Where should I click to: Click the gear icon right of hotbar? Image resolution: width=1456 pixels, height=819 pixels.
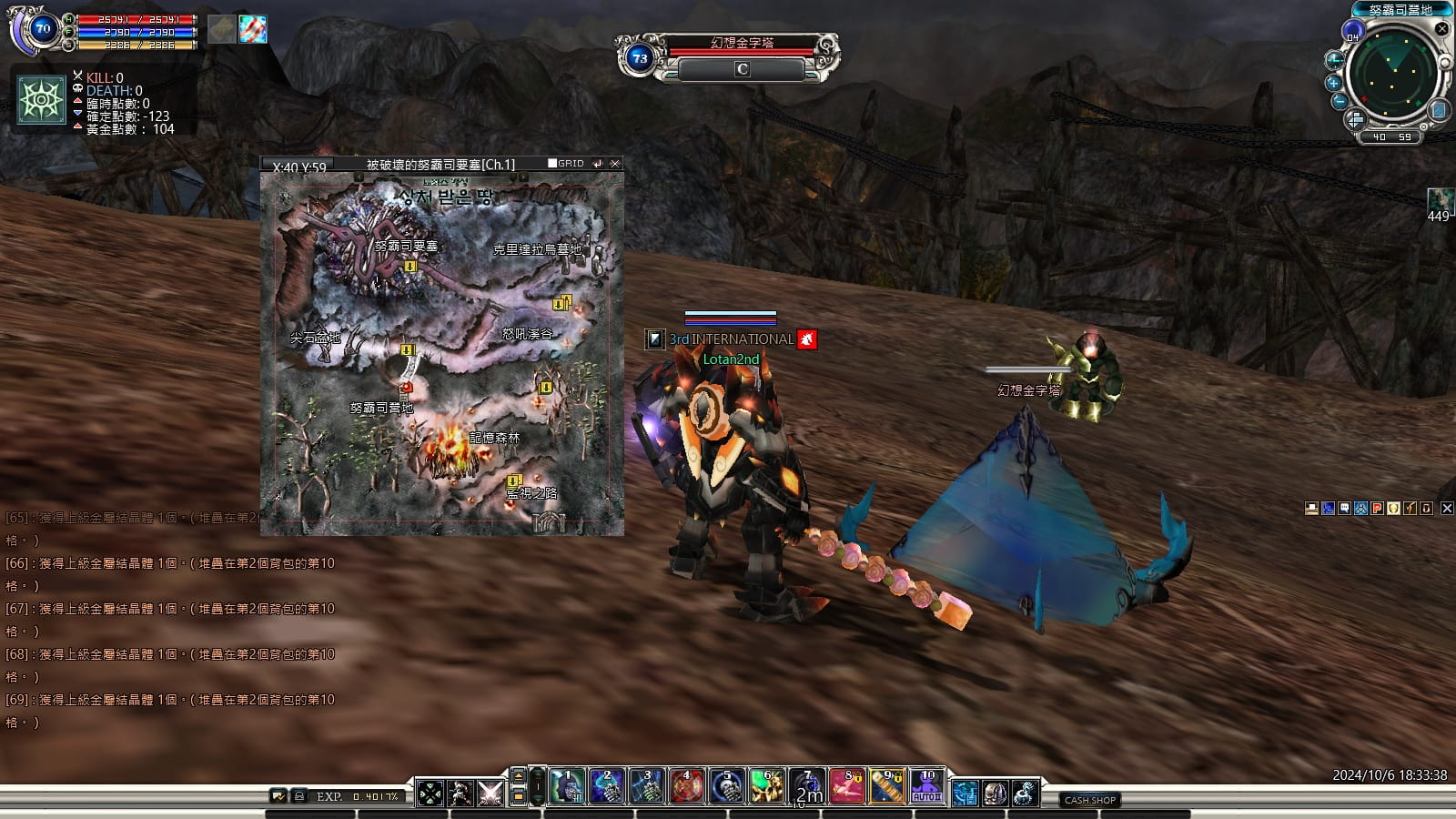pyautogui.click(x=1025, y=794)
